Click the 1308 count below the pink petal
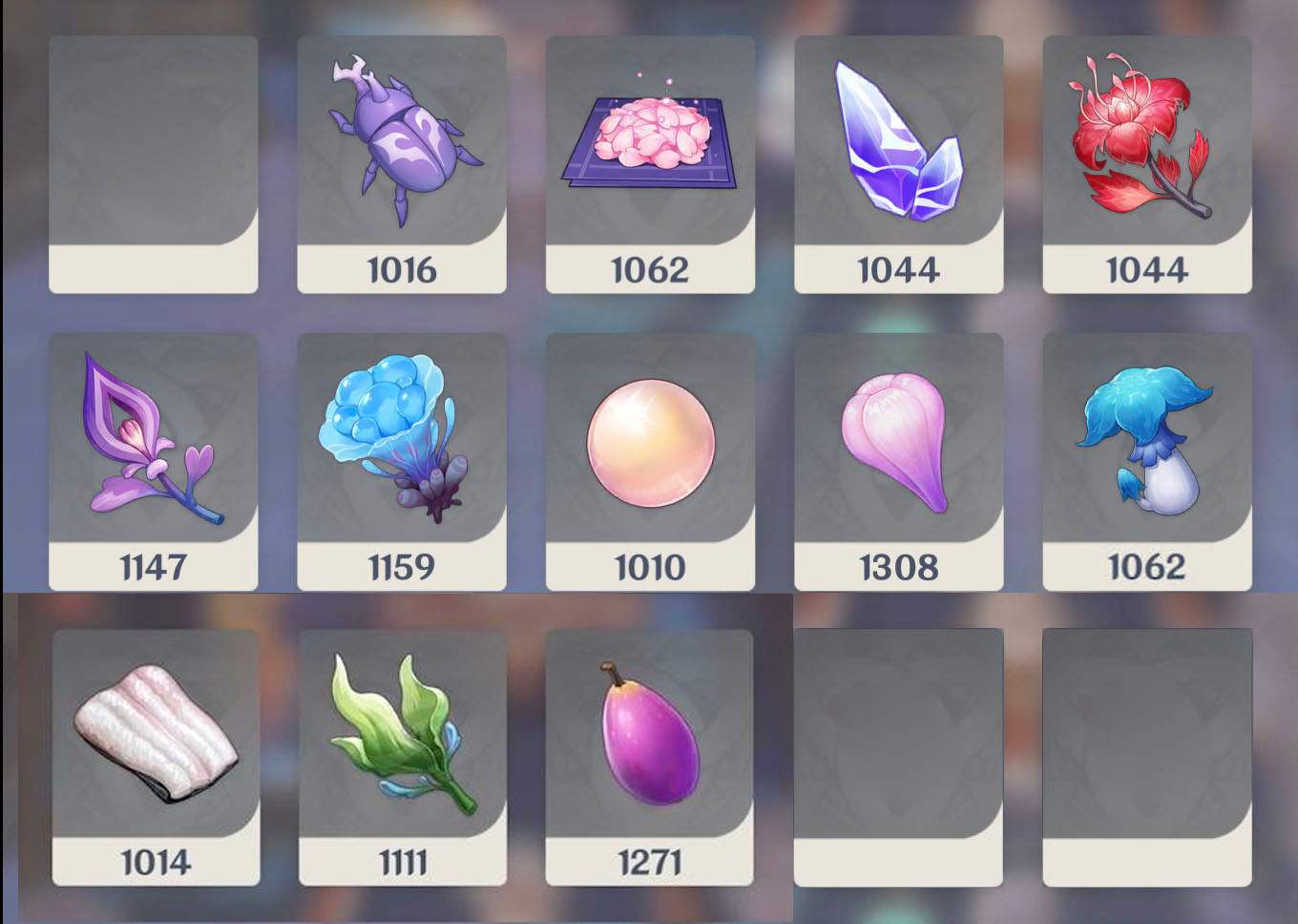 pos(898,569)
